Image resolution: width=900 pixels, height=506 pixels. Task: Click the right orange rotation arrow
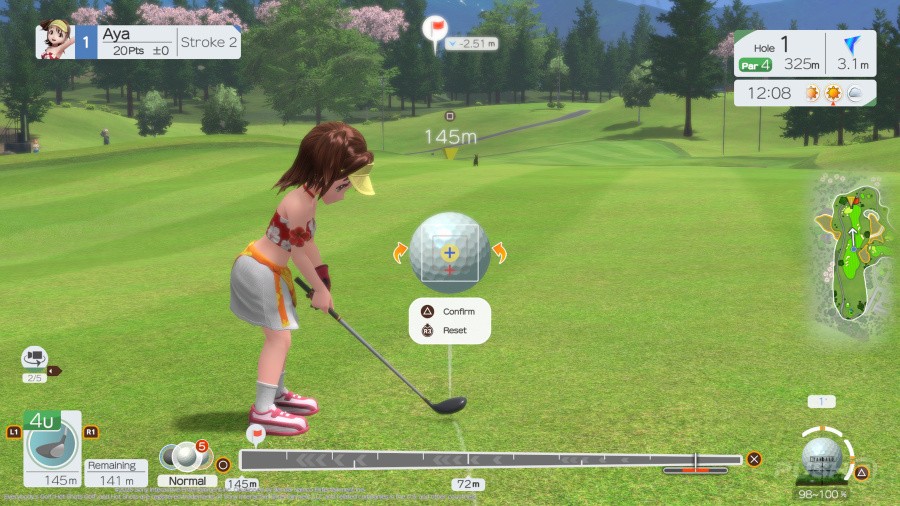pos(498,253)
